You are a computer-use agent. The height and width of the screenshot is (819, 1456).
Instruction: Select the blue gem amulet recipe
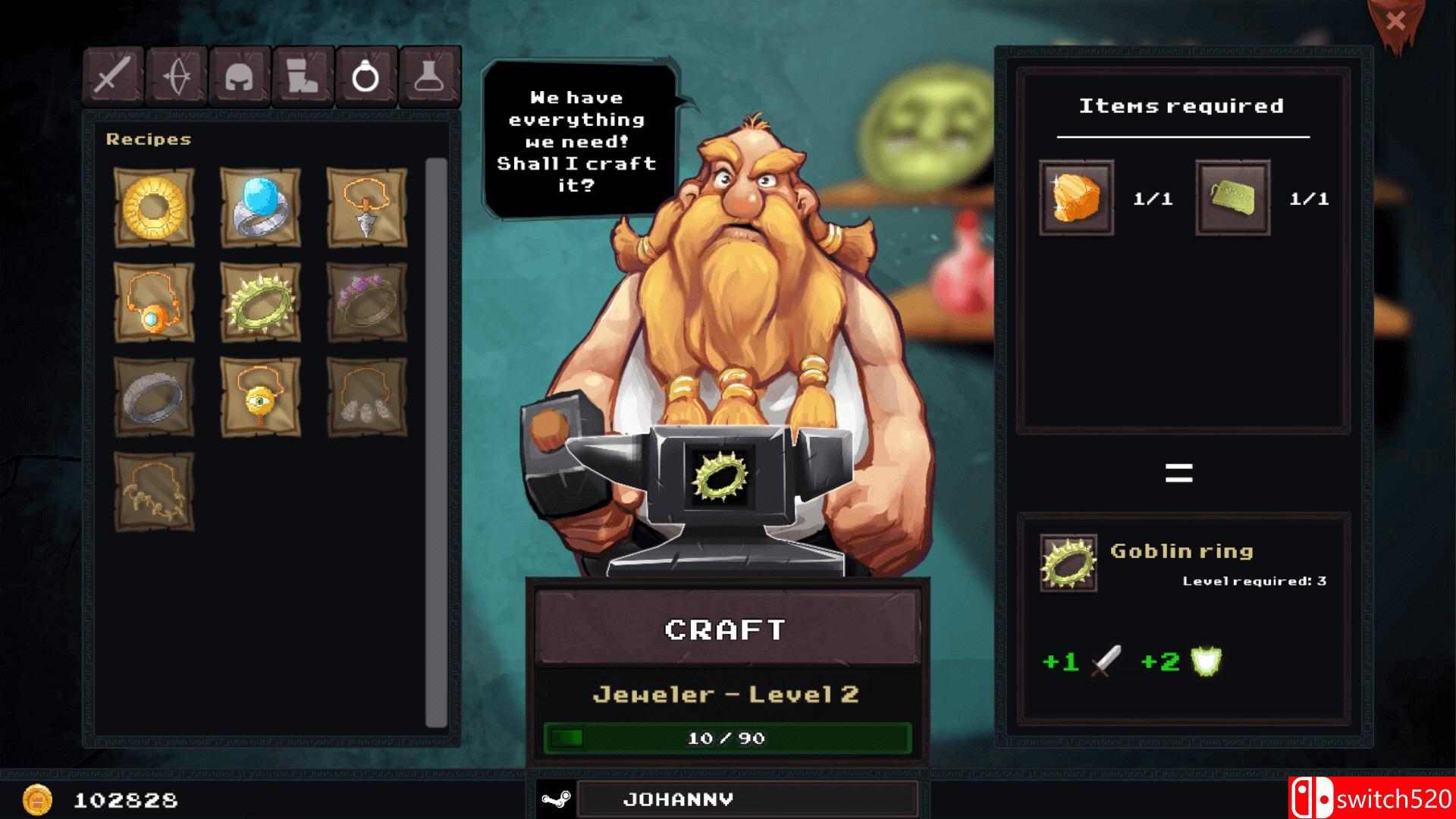154,302
